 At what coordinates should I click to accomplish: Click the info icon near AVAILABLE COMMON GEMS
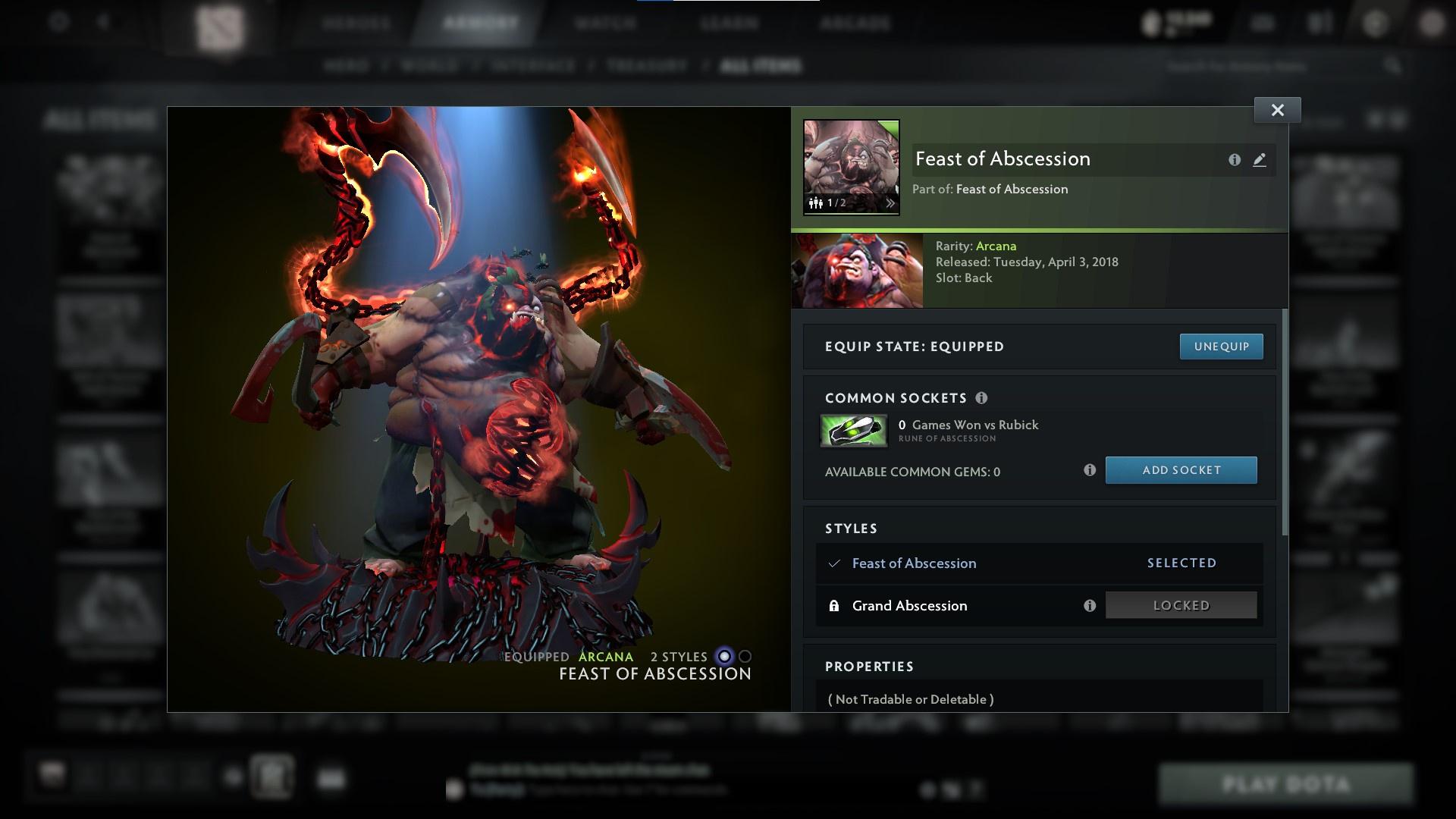[x=1090, y=470]
